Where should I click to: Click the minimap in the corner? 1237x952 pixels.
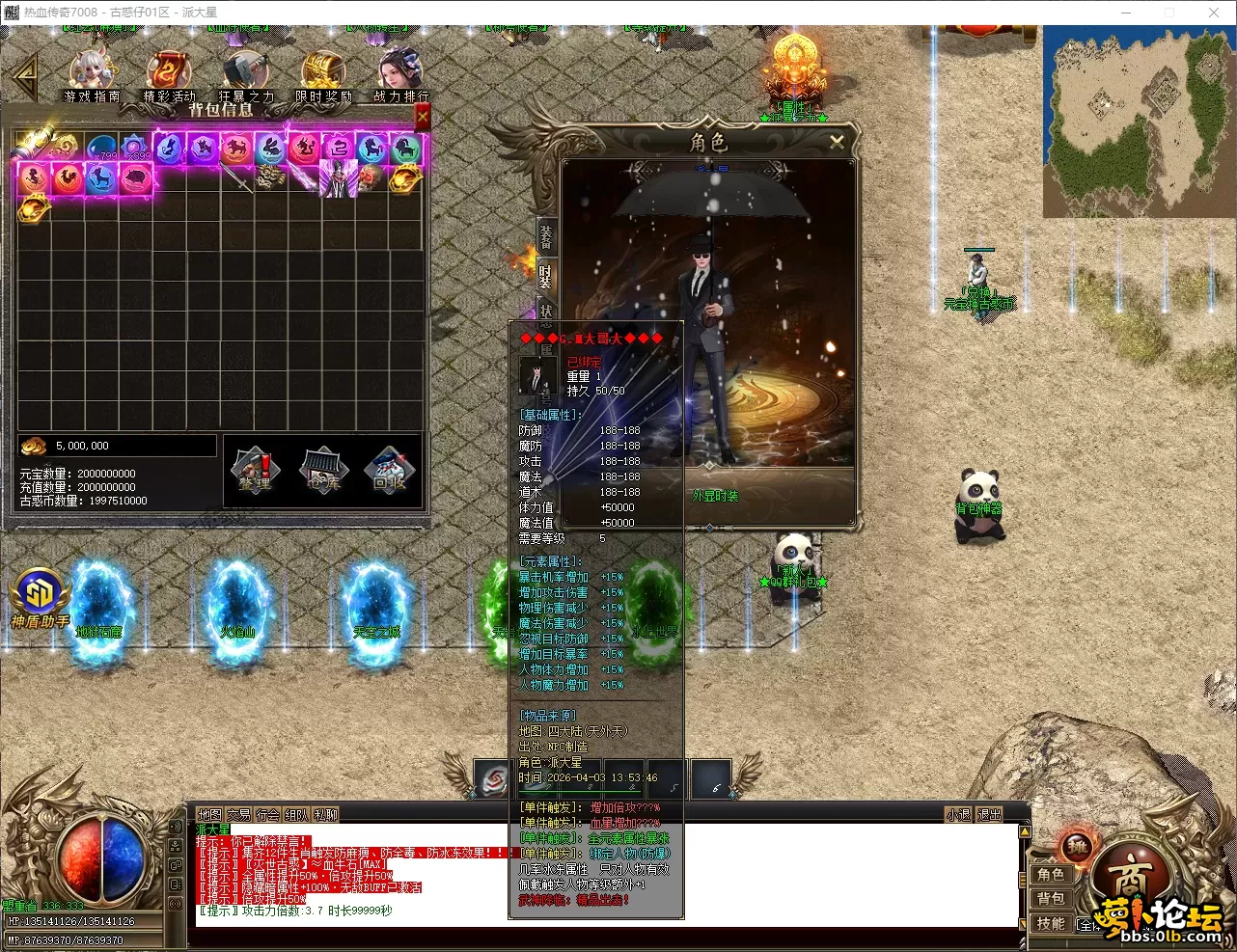[1137, 120]
